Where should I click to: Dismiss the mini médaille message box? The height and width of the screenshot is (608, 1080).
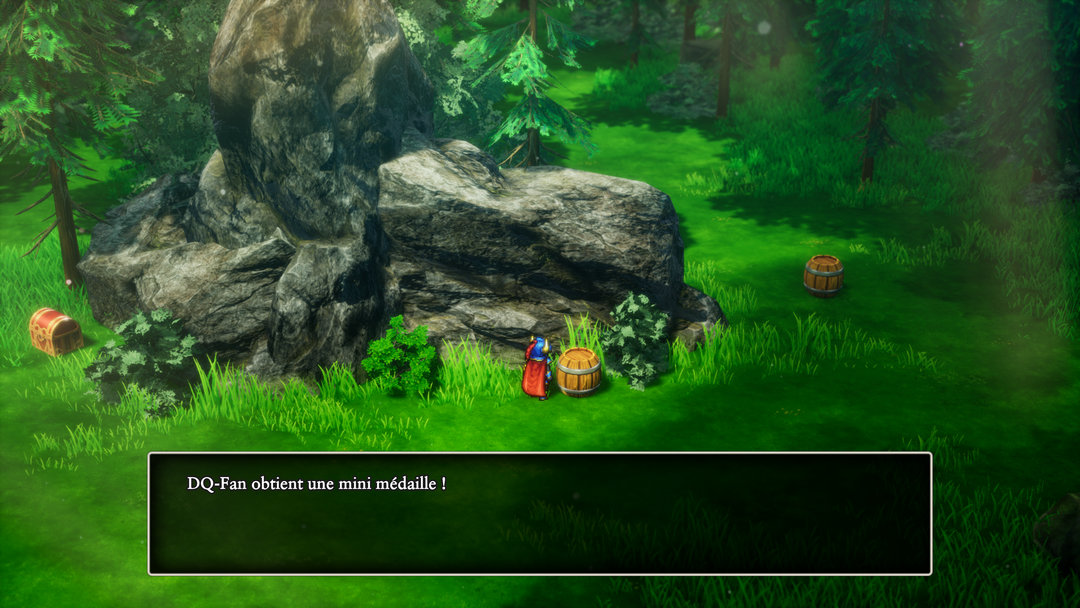click(540, 513)
